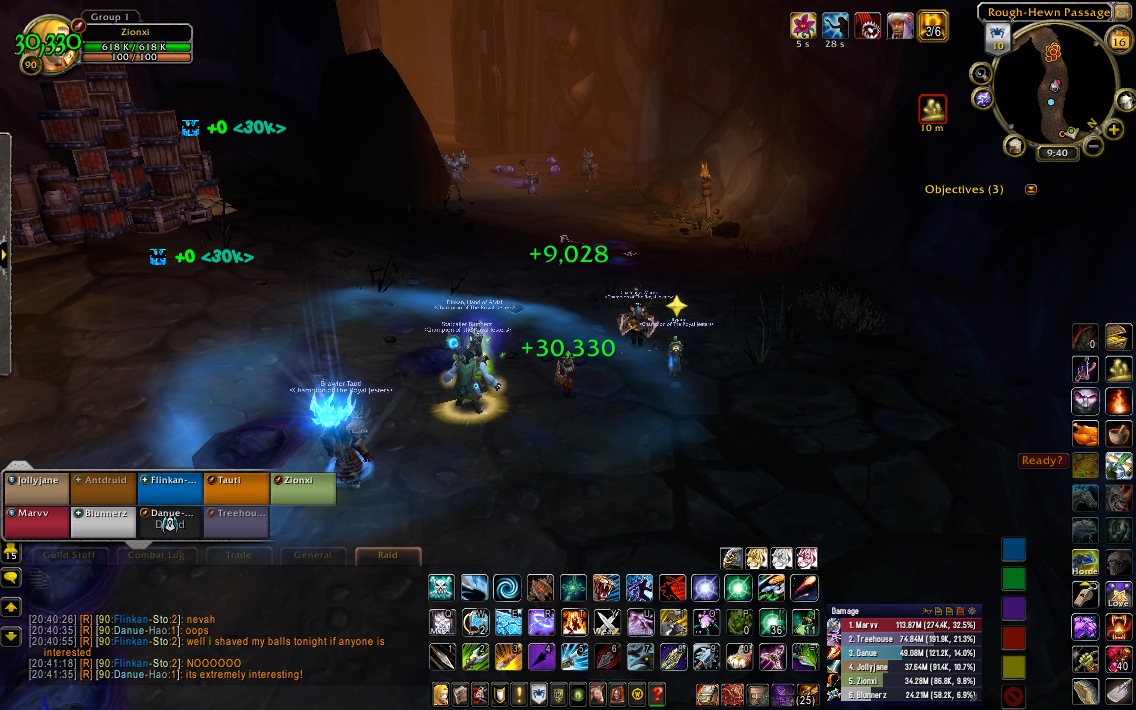Zoom in on the minimap
Image resolution: width=1136 pixels, height=710 pixels.
(x=1114, y=130)
